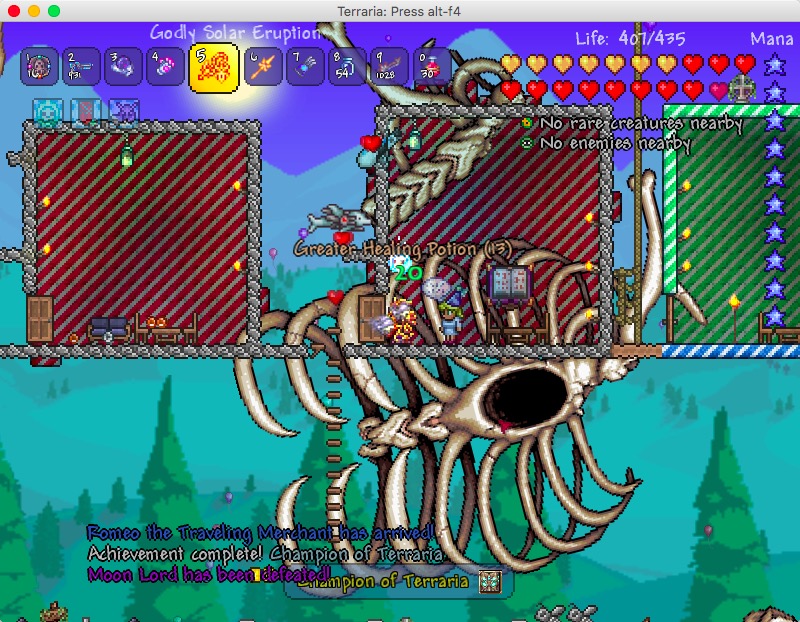Select the hotbar slot 7 item
Image resolution: width=800 pixels, height=622 pixels.
(x=304, y=67)
